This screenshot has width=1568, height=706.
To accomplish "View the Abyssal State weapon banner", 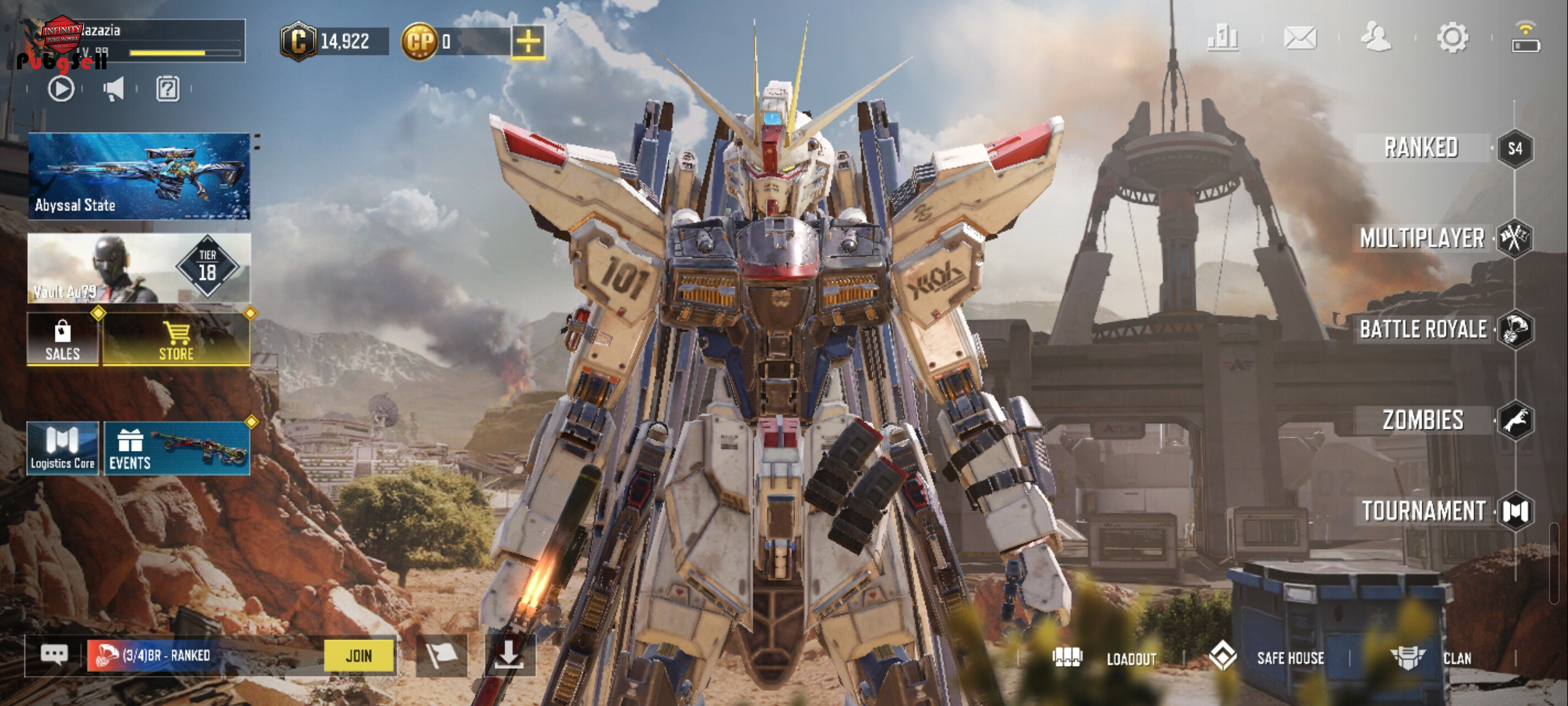I will click(x=139, y=176).
